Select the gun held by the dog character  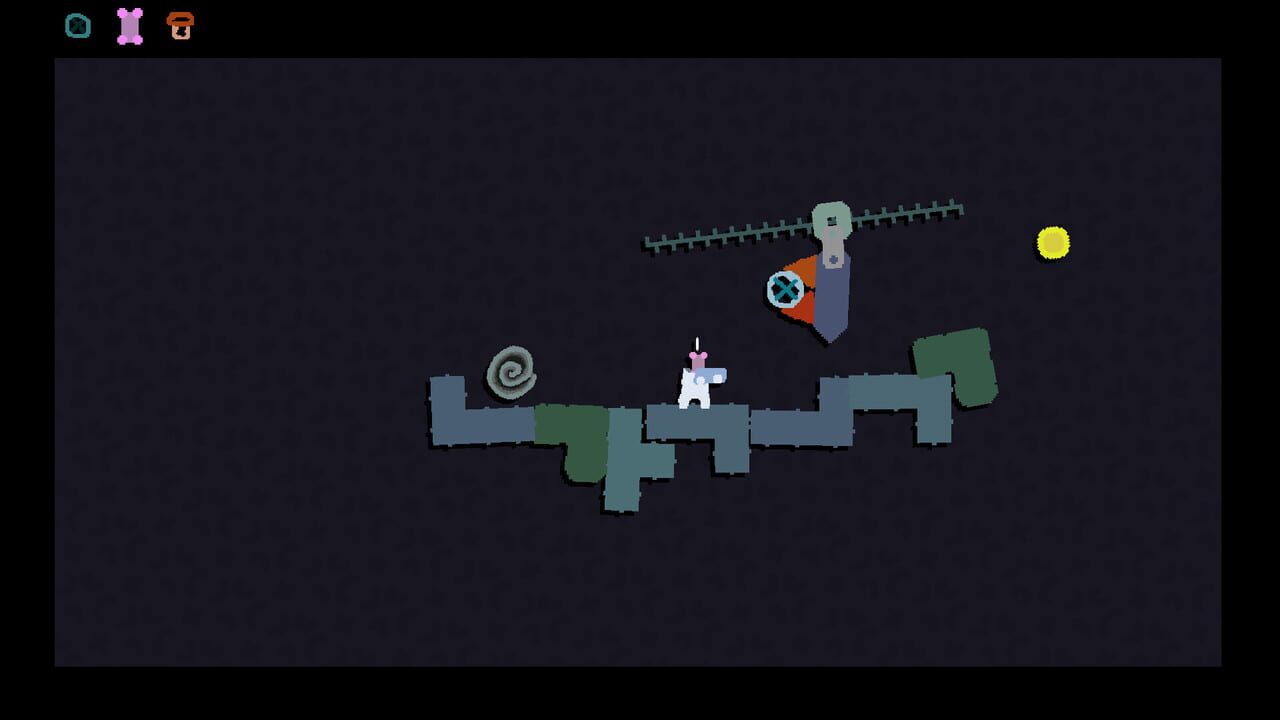click(x=715, y=375)
